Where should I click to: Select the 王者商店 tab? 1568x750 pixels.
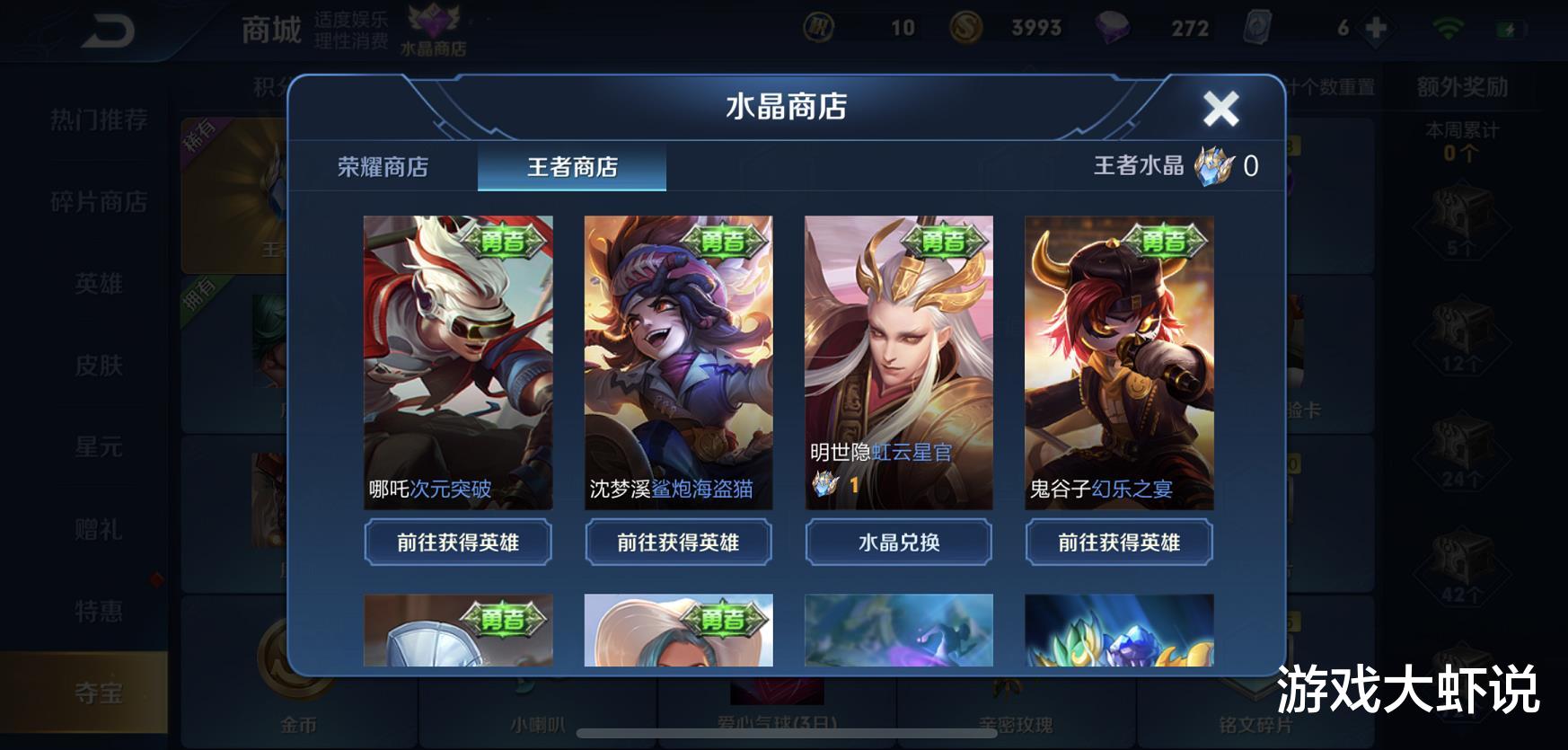[x=572, y=168]
